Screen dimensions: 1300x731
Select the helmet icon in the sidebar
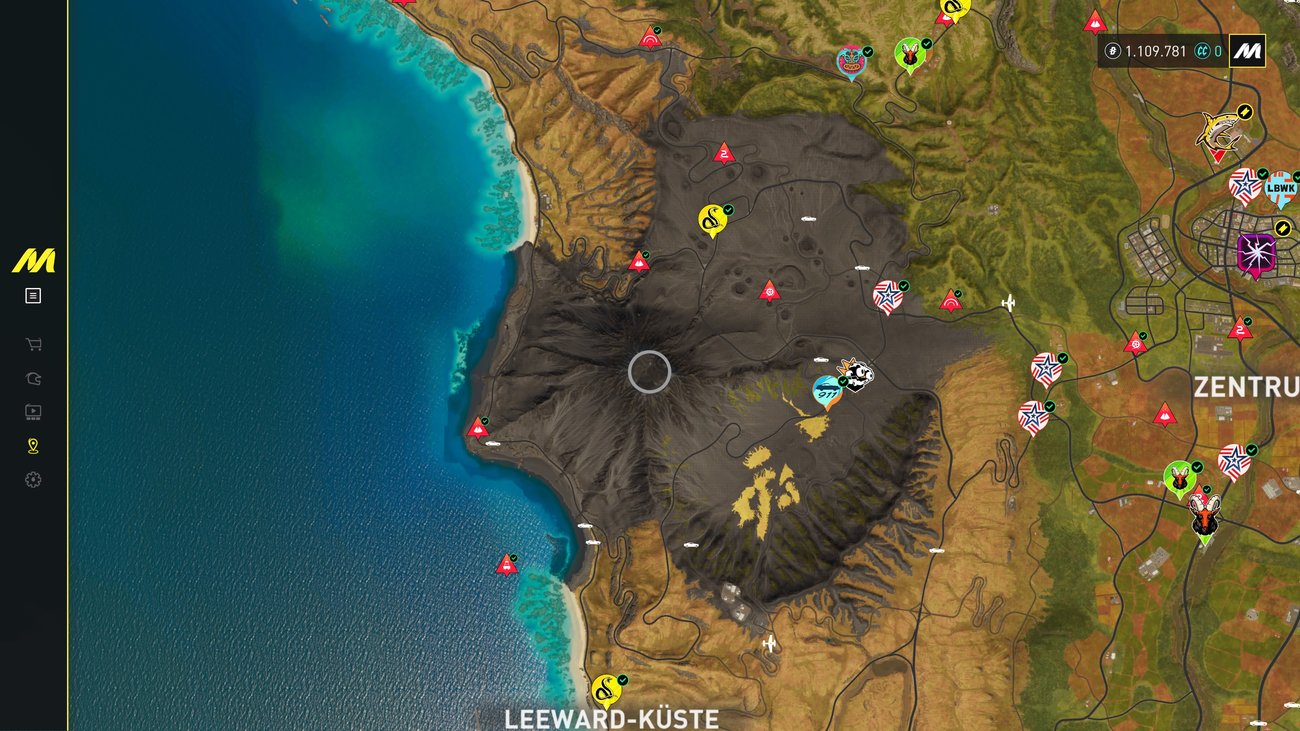[33, 379]
